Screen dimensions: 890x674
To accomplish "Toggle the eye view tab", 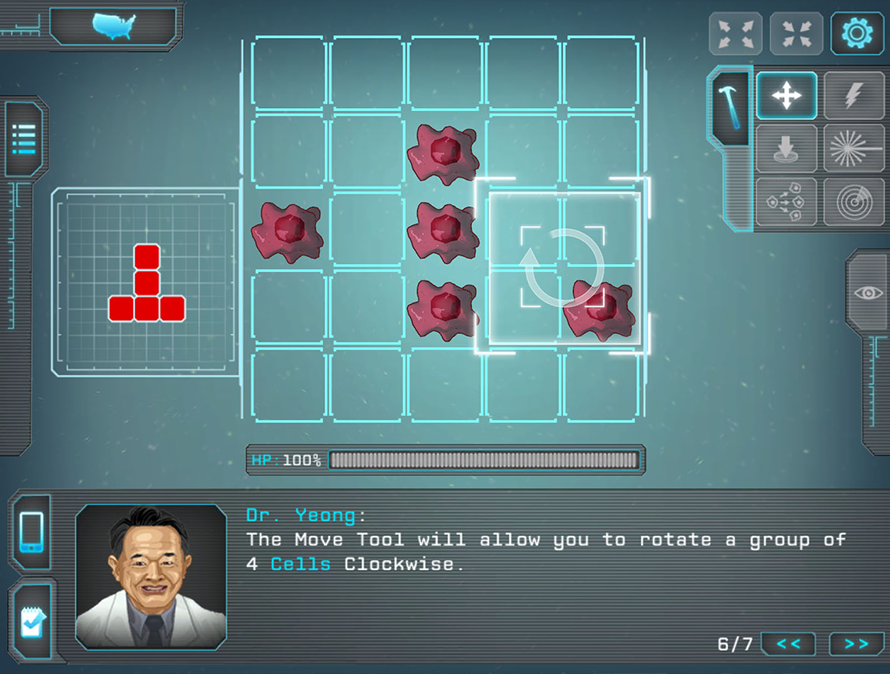I will (867, 292).
